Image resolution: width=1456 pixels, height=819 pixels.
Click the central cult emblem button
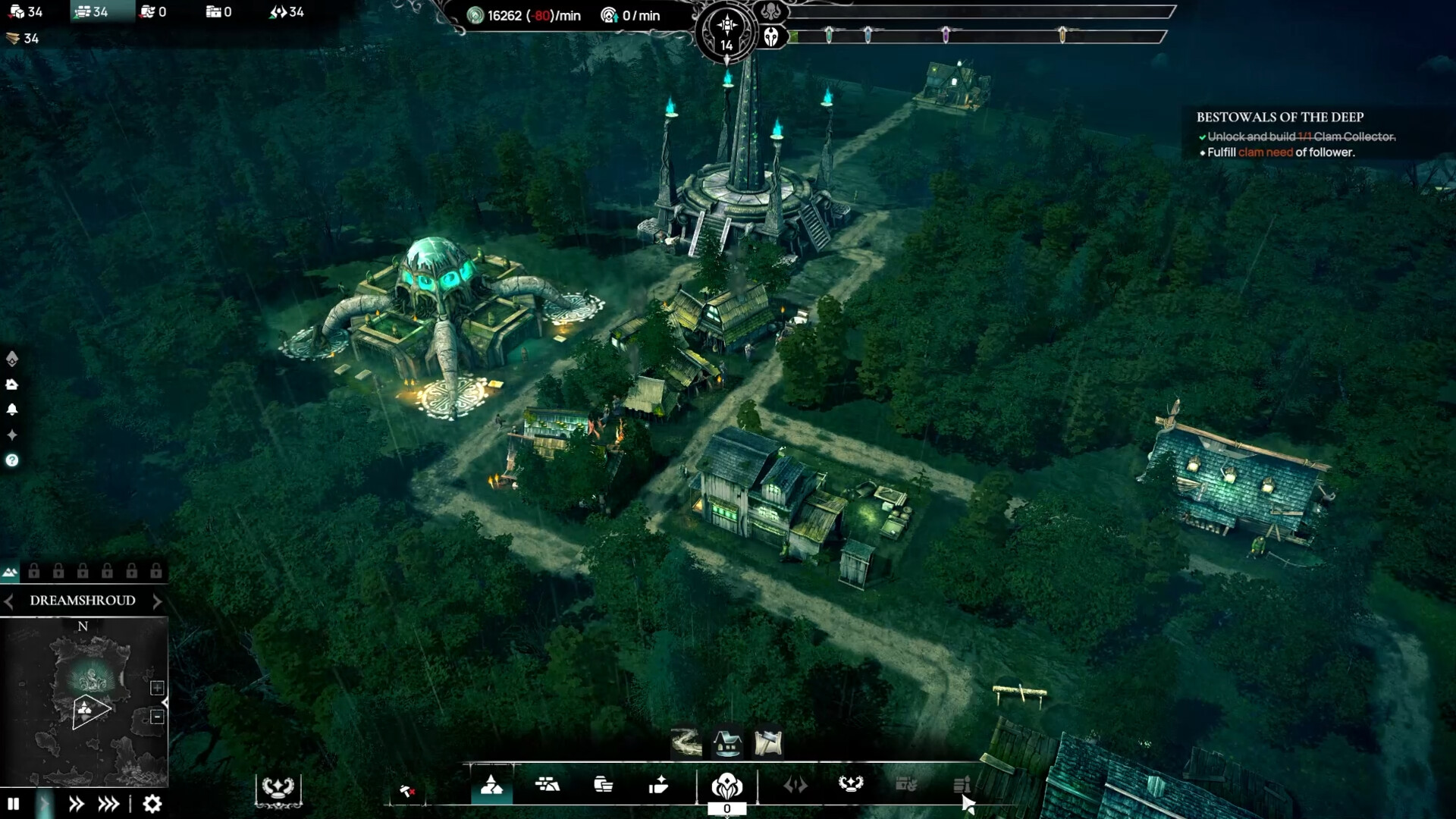(726, 786)
